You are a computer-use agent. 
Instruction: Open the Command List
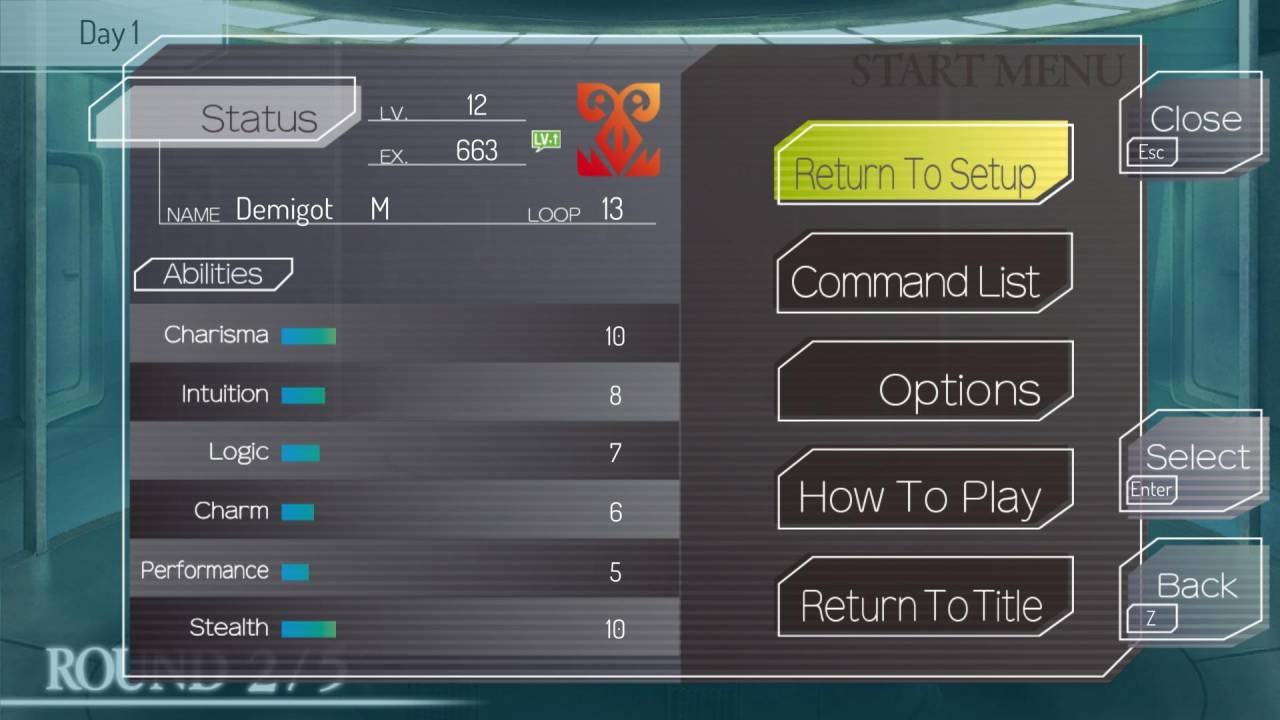(923, 275)
